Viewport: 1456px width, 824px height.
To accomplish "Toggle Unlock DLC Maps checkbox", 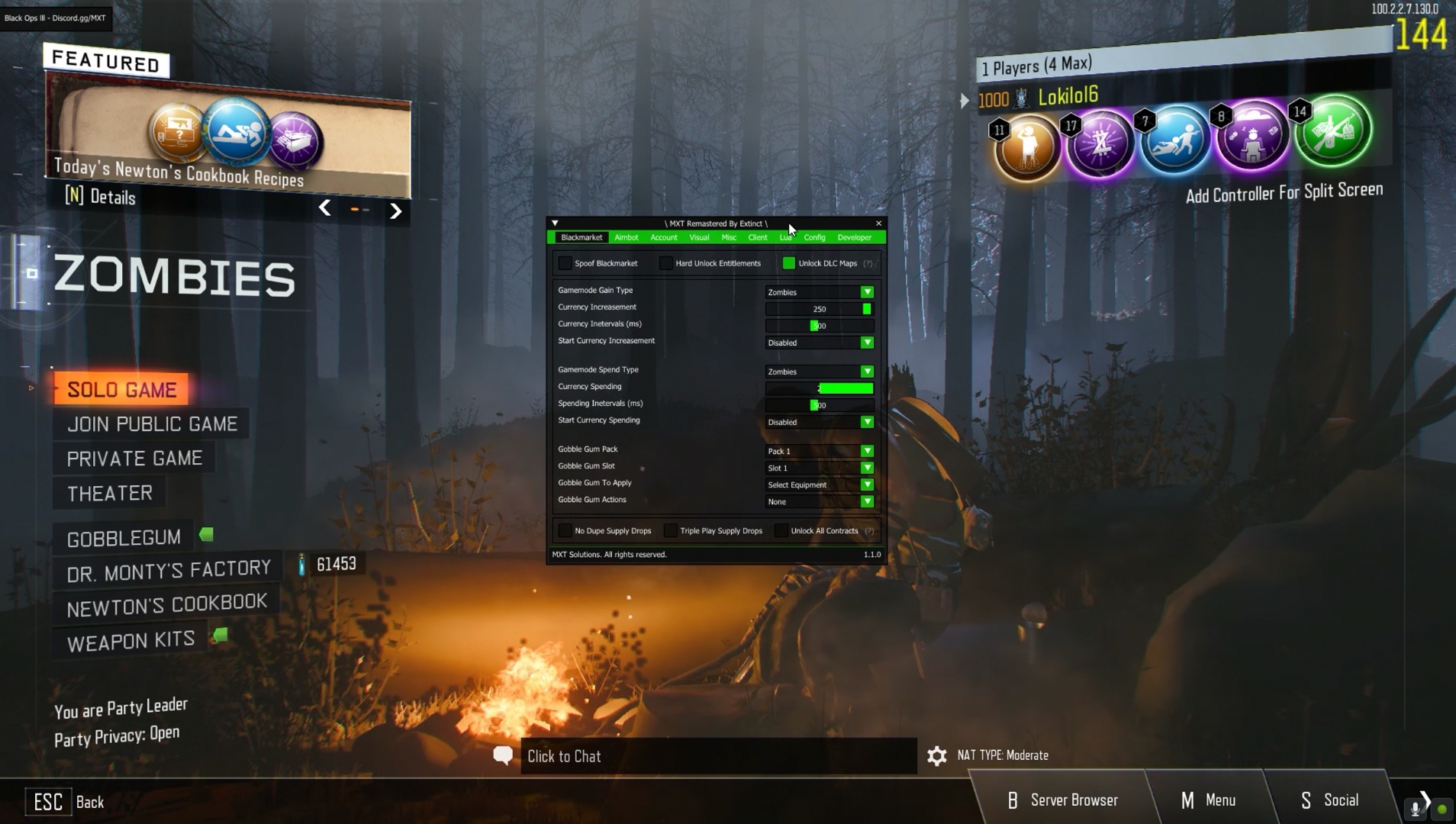I will (788, 263).
